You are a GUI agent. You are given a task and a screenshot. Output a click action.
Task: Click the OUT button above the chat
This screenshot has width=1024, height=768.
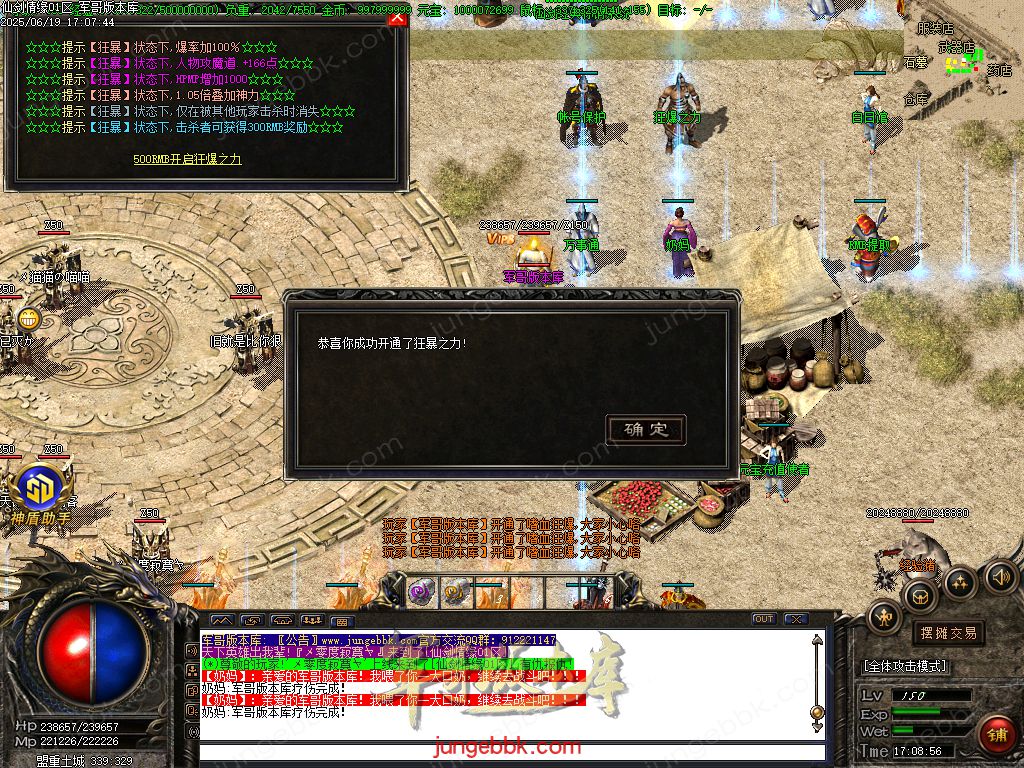[x=764, y=620]
